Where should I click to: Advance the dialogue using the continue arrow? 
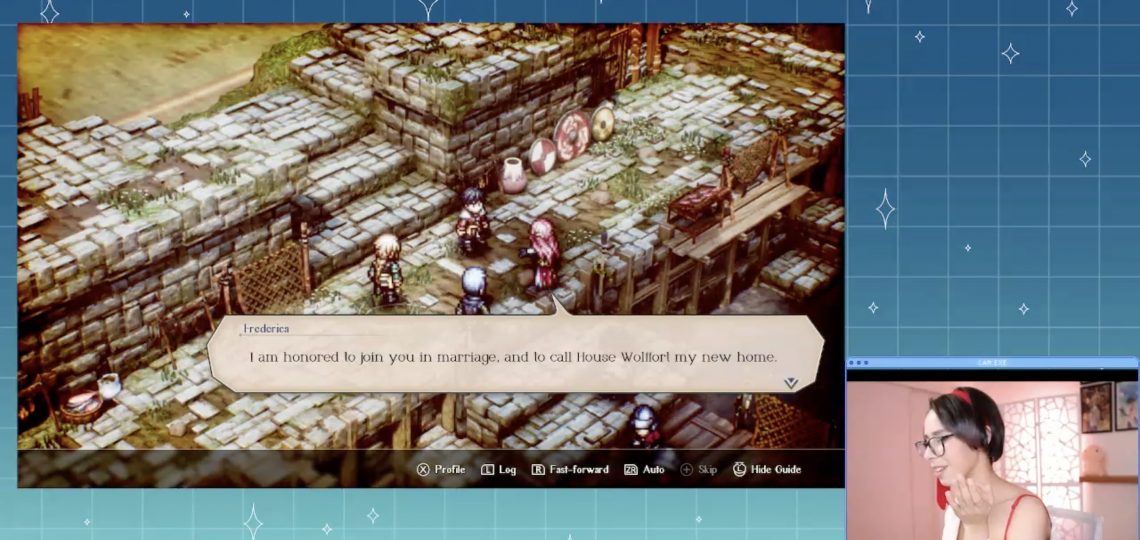pyautogui.click(x=790, y=382)
